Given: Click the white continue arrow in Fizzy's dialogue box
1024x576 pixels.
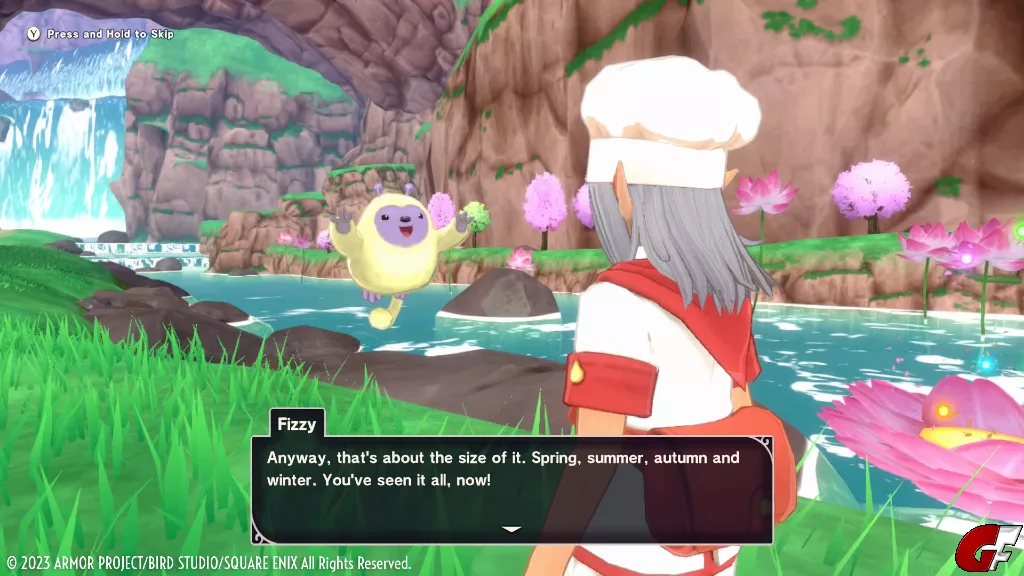Looking at the screenshot, I should pos(511,529).
